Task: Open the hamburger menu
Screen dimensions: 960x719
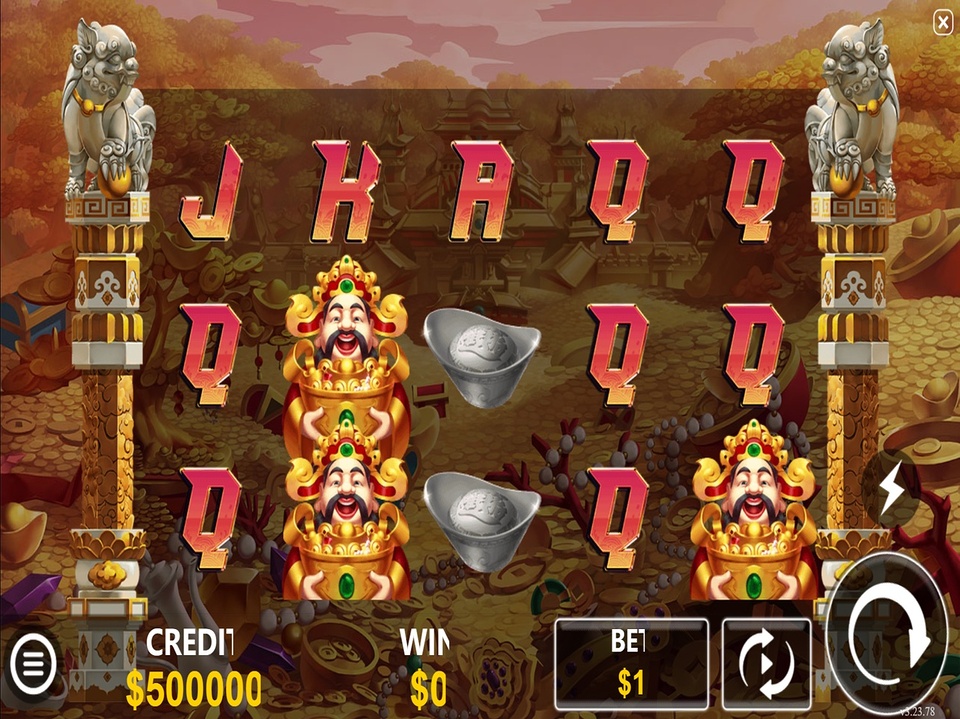Action: click(33, 661)
